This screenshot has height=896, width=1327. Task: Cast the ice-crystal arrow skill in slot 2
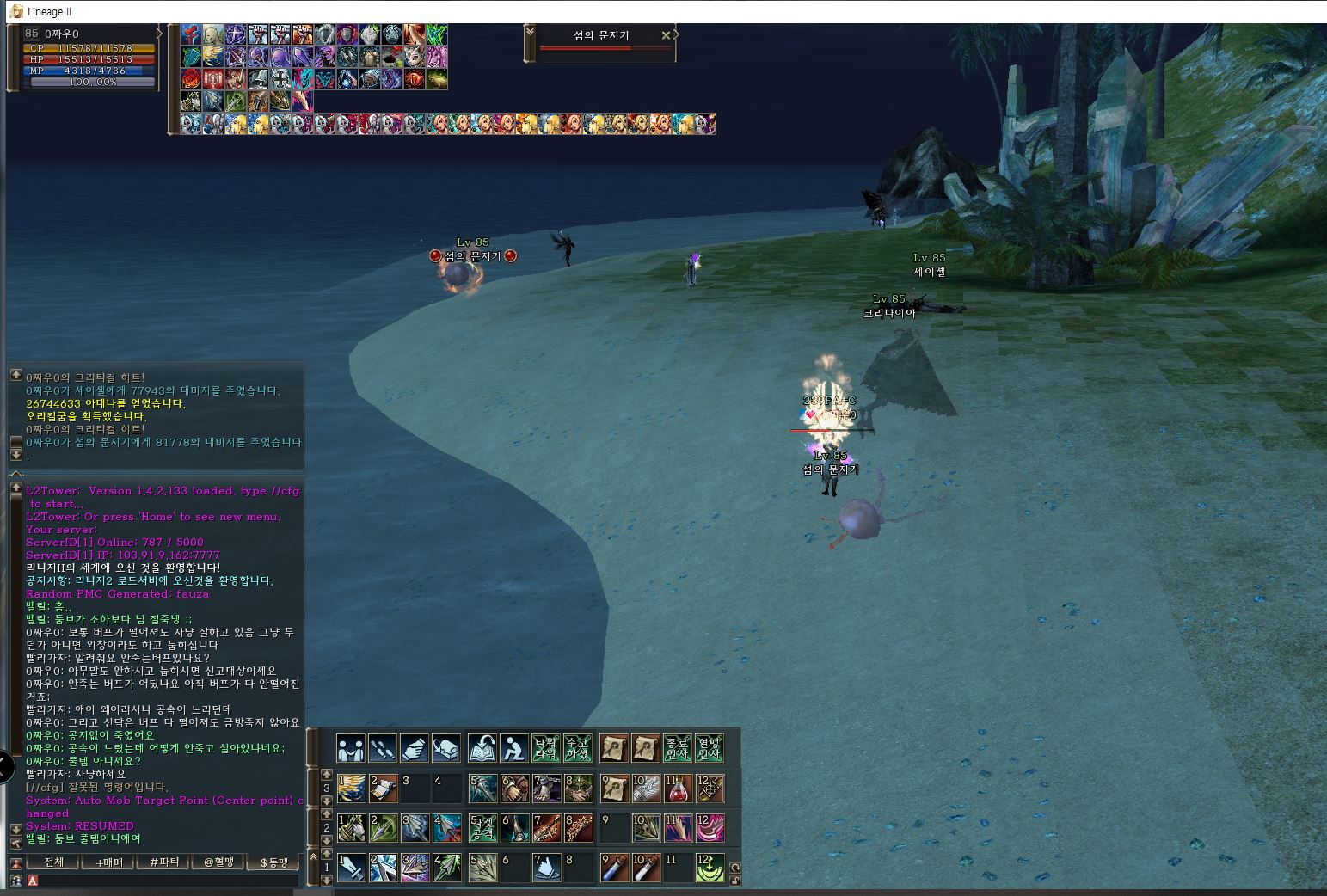pos(384,868)
